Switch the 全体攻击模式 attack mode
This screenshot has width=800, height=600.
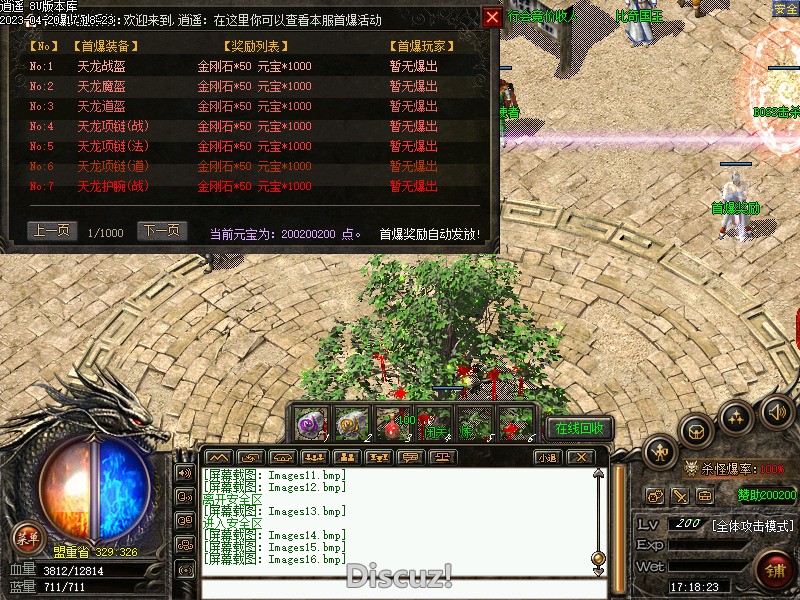[x=752, y=525]
